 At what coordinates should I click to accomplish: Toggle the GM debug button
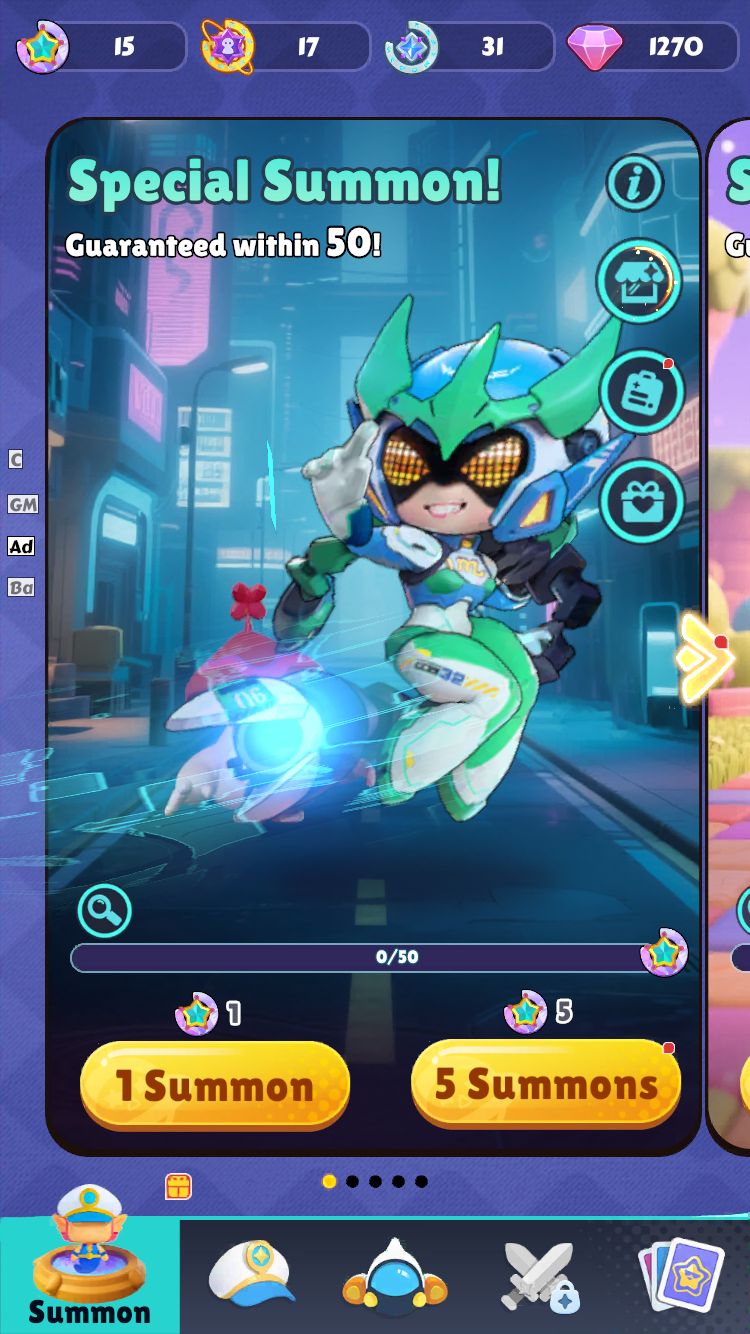point(22,504)
